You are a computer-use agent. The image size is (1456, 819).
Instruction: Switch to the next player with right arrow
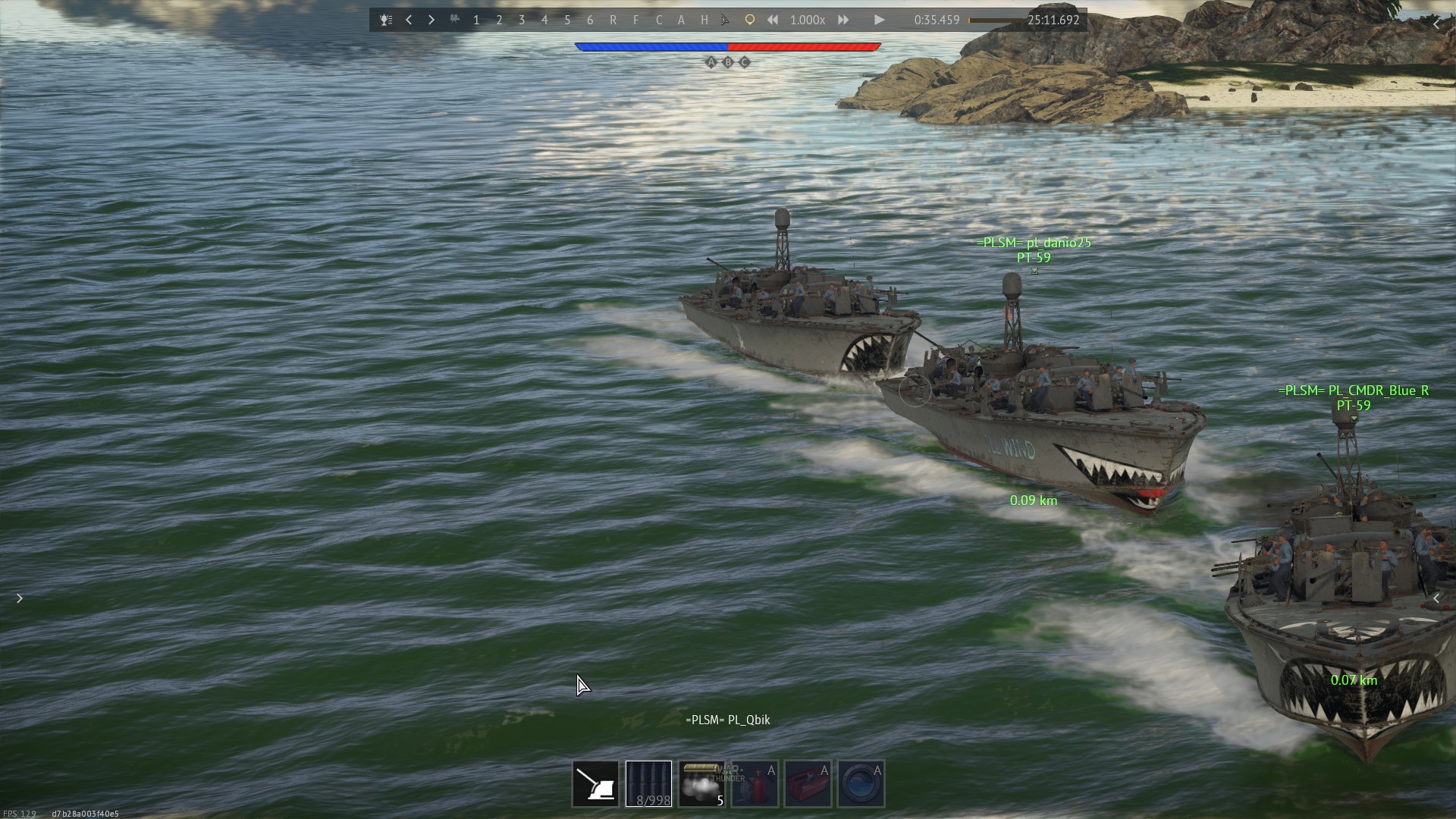coord(431,20)
